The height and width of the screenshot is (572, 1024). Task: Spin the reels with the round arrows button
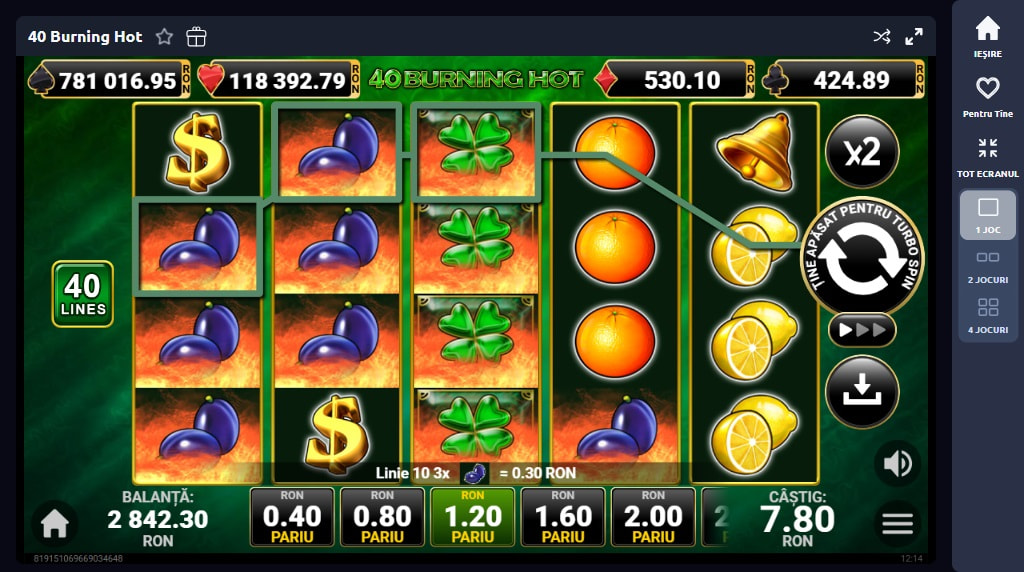[861, 257]
